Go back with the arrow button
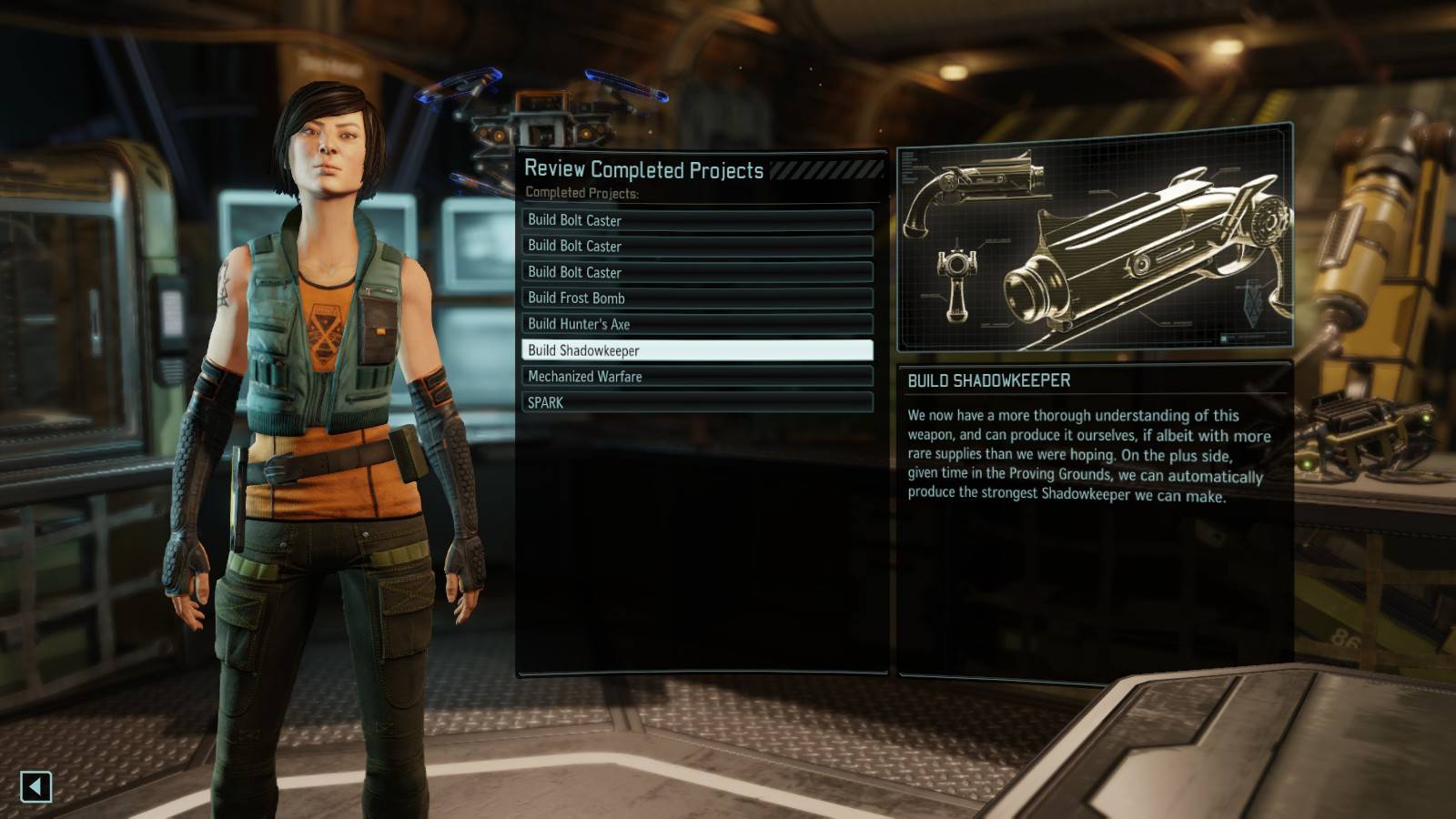The image size is (1456, 819). [x=36, y=786]
